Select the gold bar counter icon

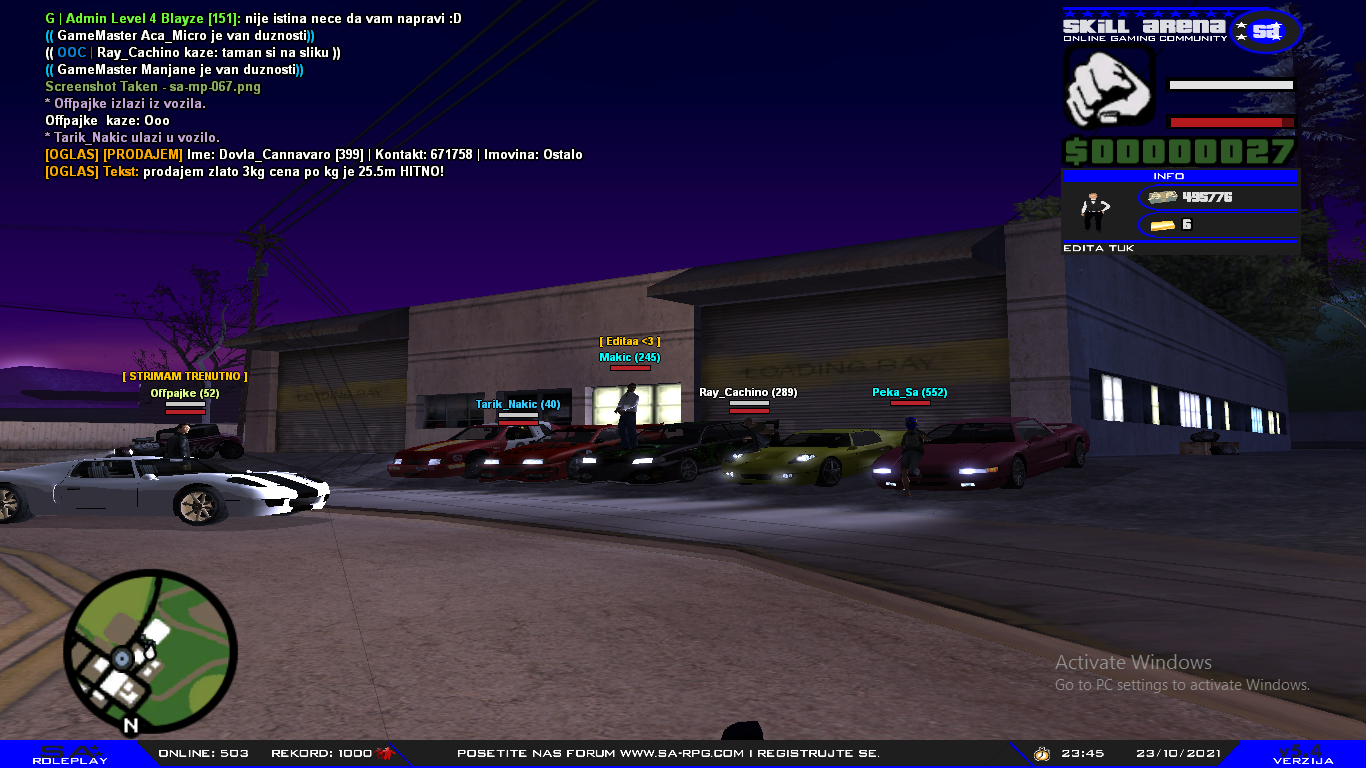pyautogui.click(x=1164, y=225)
